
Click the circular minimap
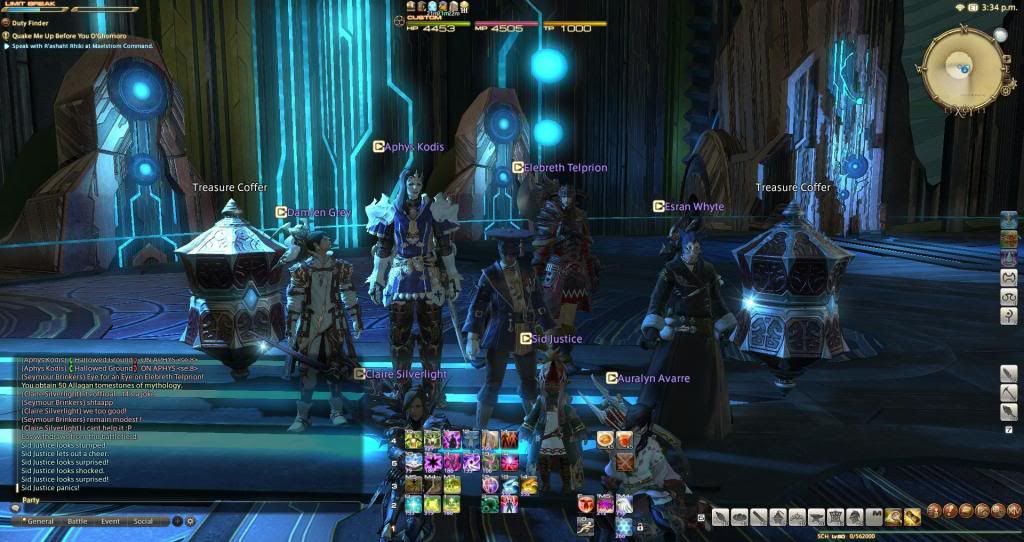961,67
